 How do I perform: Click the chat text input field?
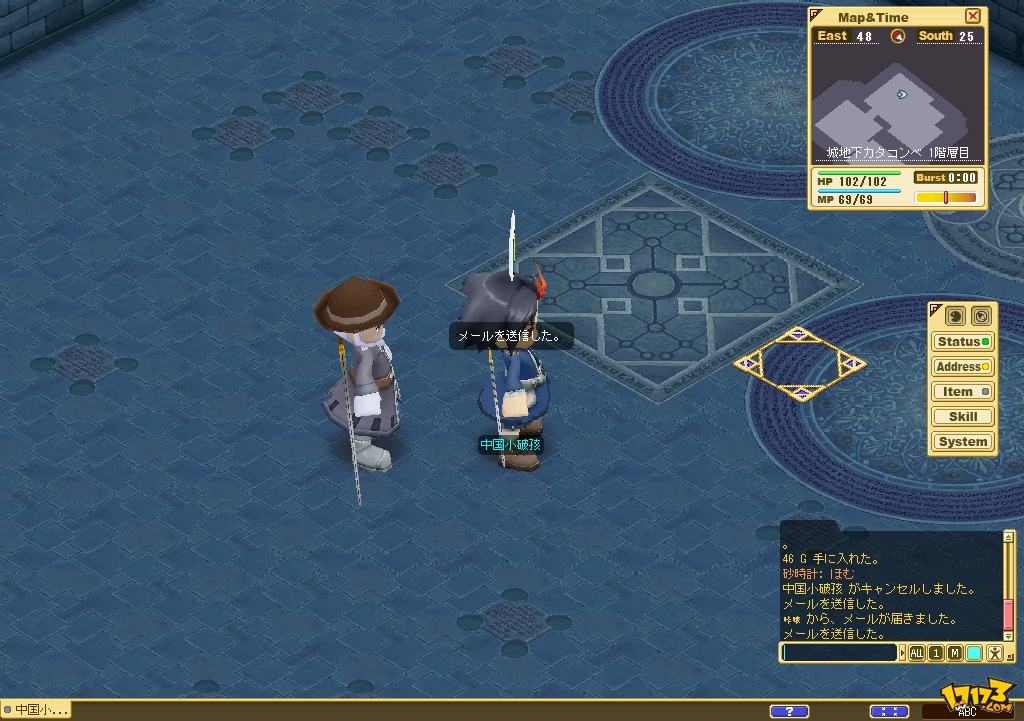pyautogui.click(x=840, y=653)
